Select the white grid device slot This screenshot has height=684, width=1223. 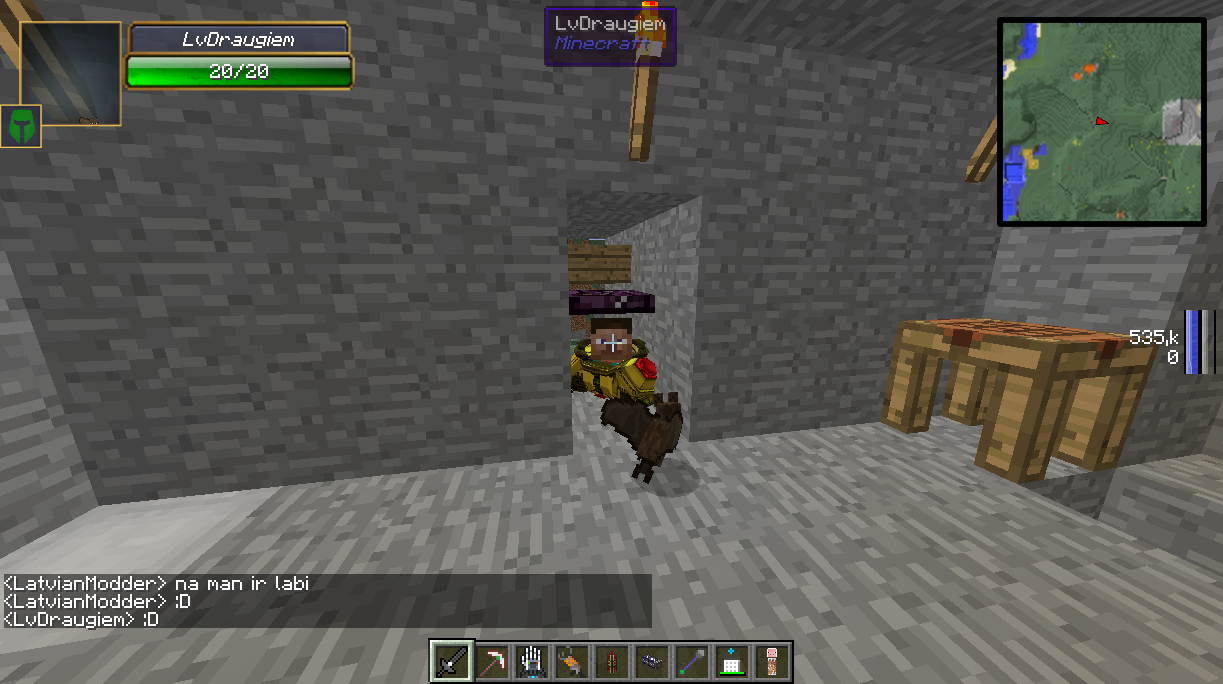pyautogui.click(x=731, y=661)
